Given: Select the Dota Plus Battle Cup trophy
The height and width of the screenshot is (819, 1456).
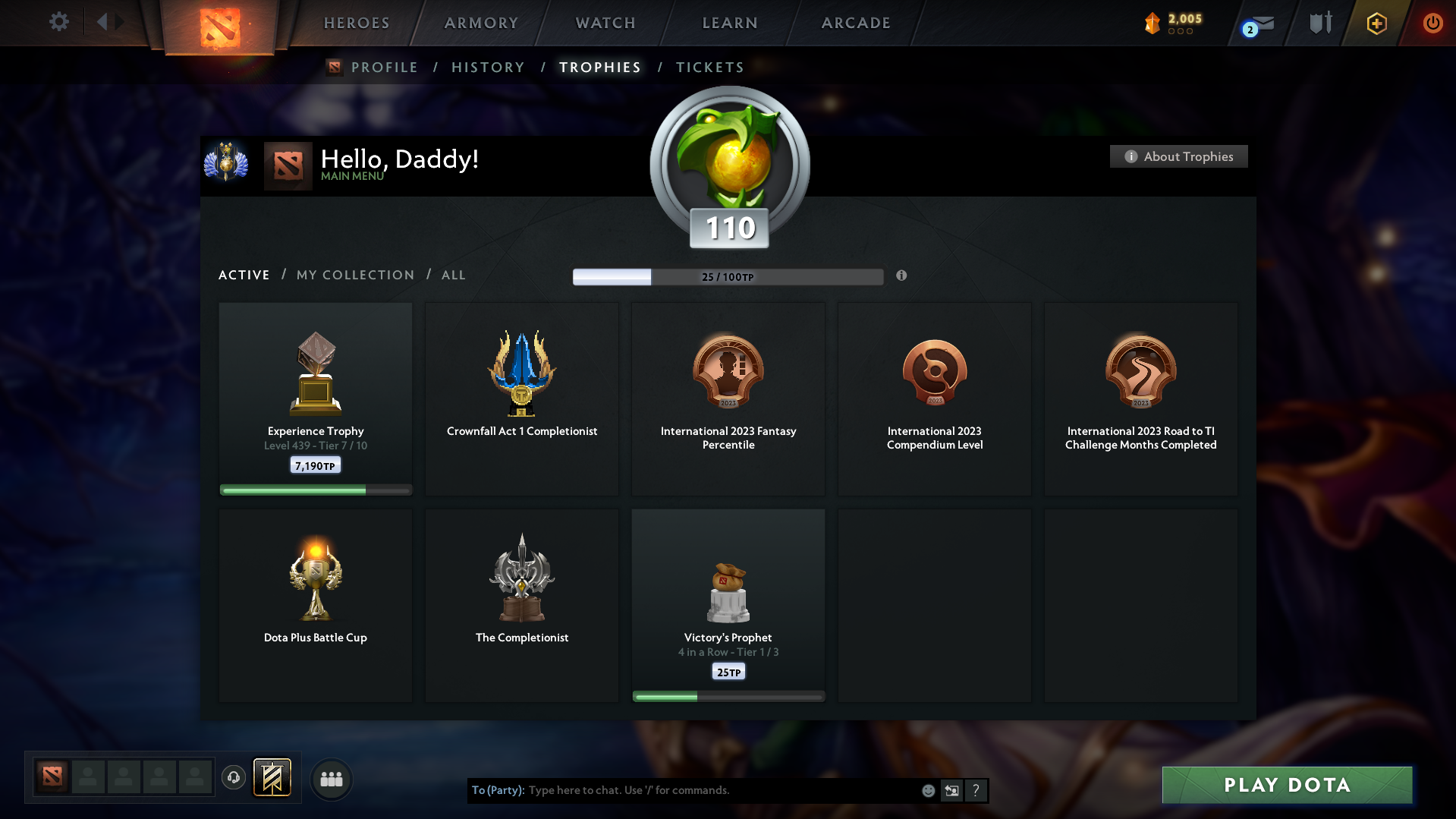Looking at the screenshot, I should pyautogui.click(x=316, y=605).
